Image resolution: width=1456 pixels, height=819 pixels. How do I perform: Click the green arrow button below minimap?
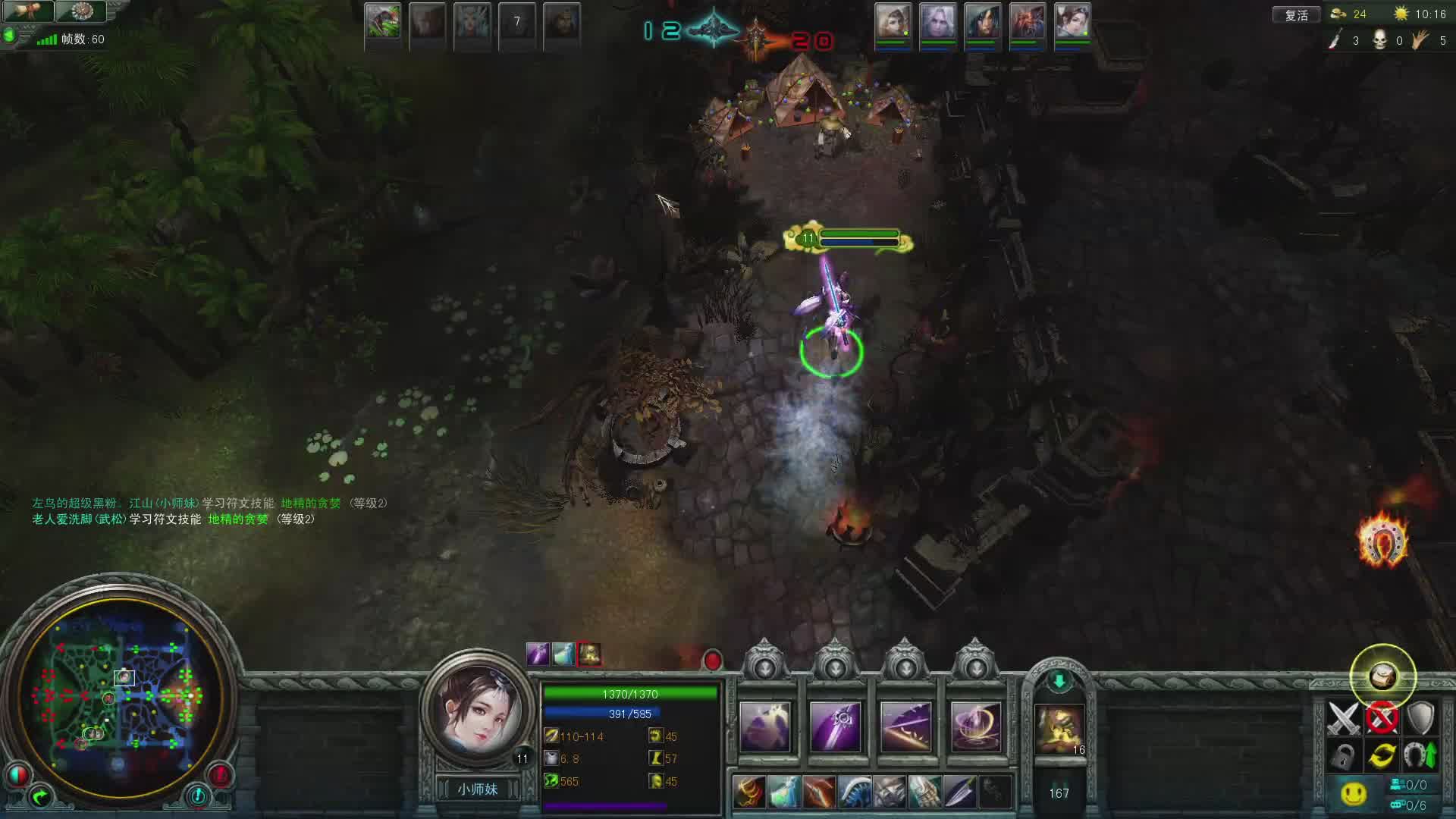click(x=40, y=796)
